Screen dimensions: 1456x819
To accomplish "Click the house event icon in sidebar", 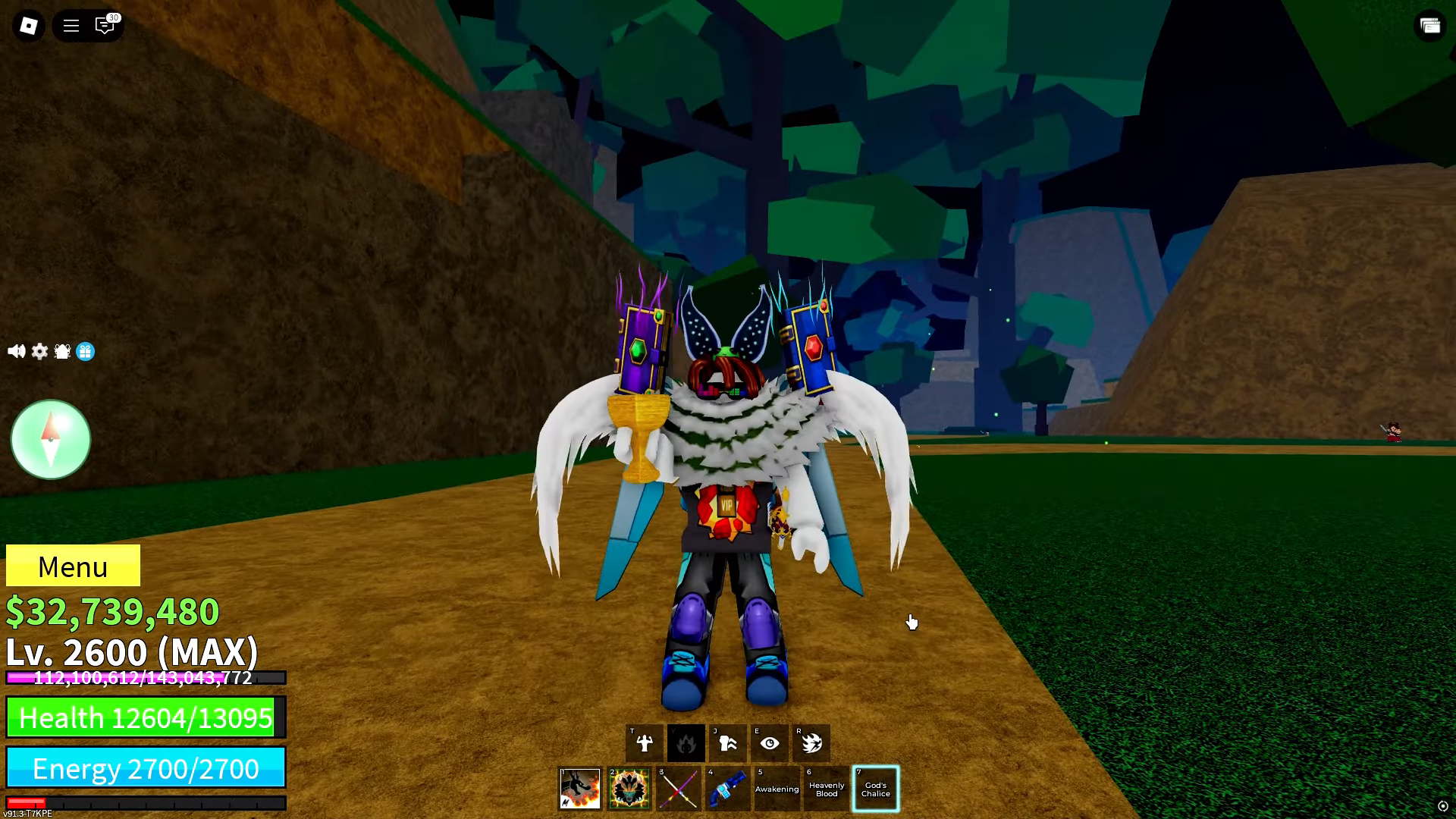I will coord(61,351).
